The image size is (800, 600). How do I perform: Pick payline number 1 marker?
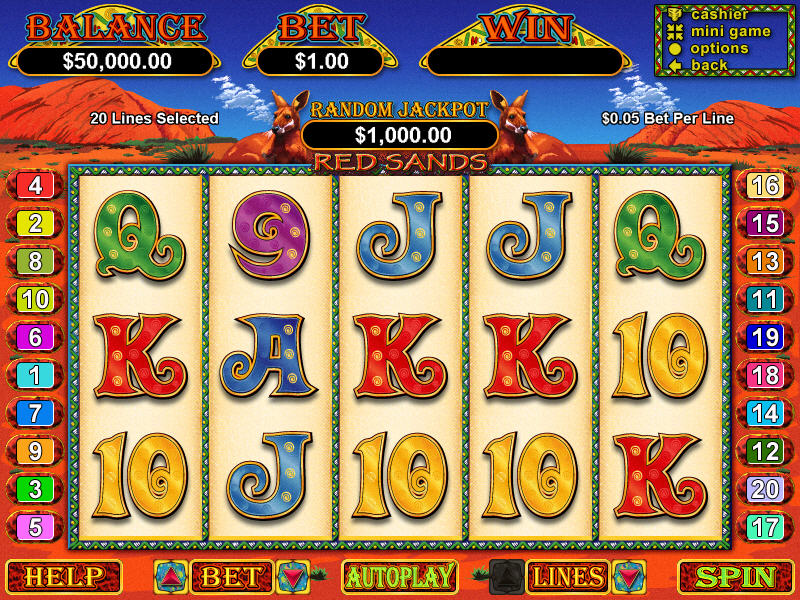point(35,375)
